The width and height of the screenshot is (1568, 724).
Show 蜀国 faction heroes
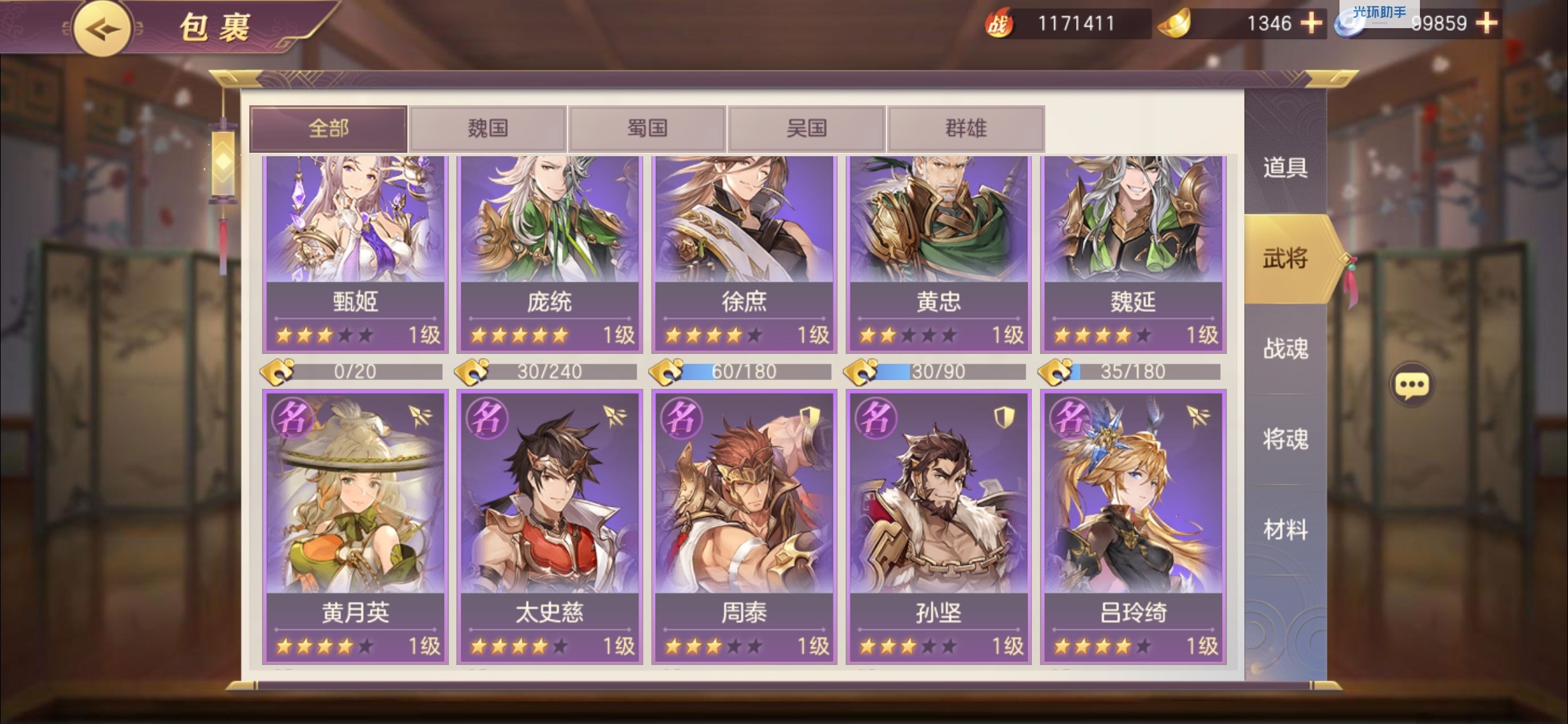point(647,128)
